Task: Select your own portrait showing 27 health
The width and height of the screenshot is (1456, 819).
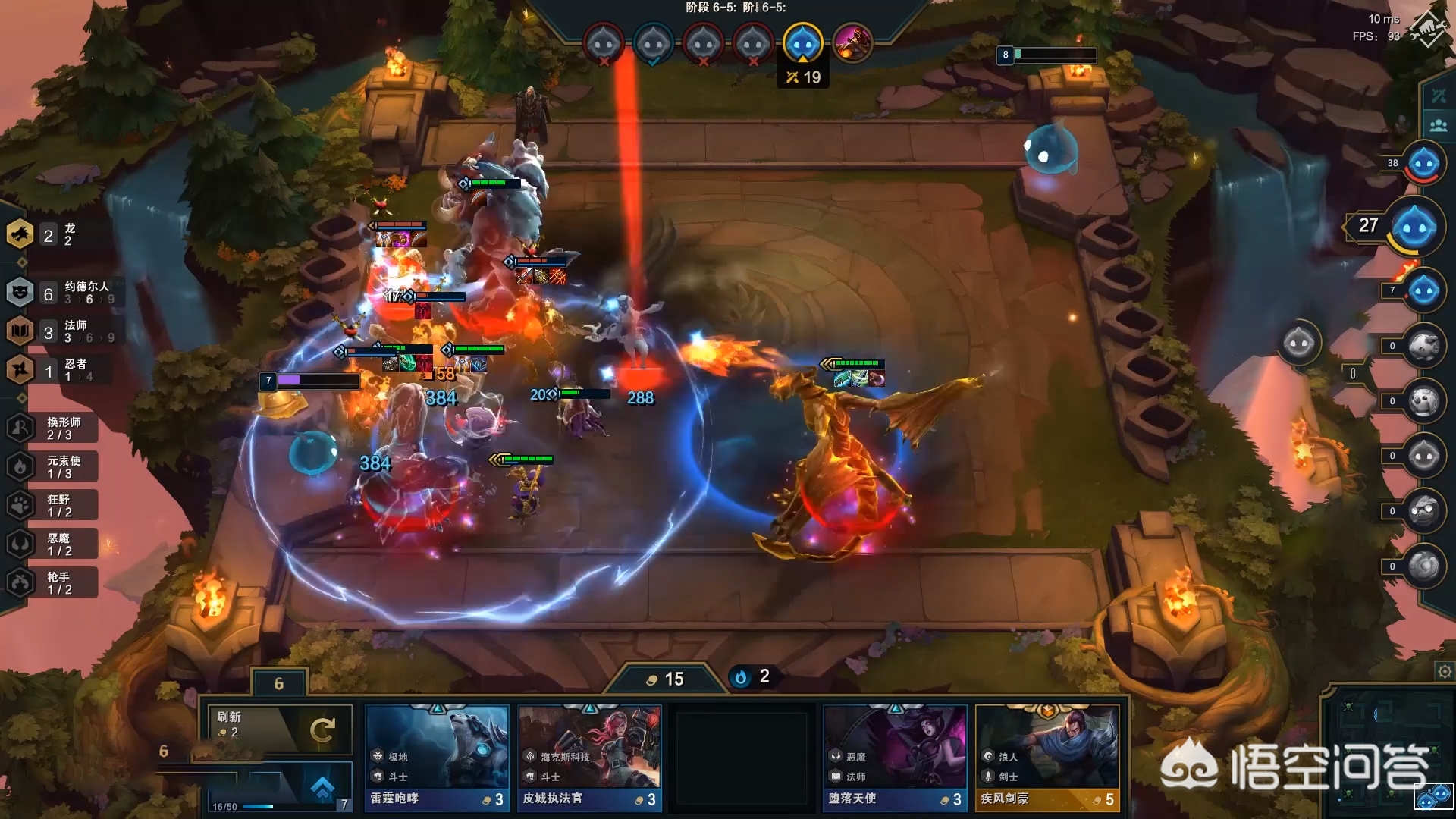Action: tap(1414, 227)
